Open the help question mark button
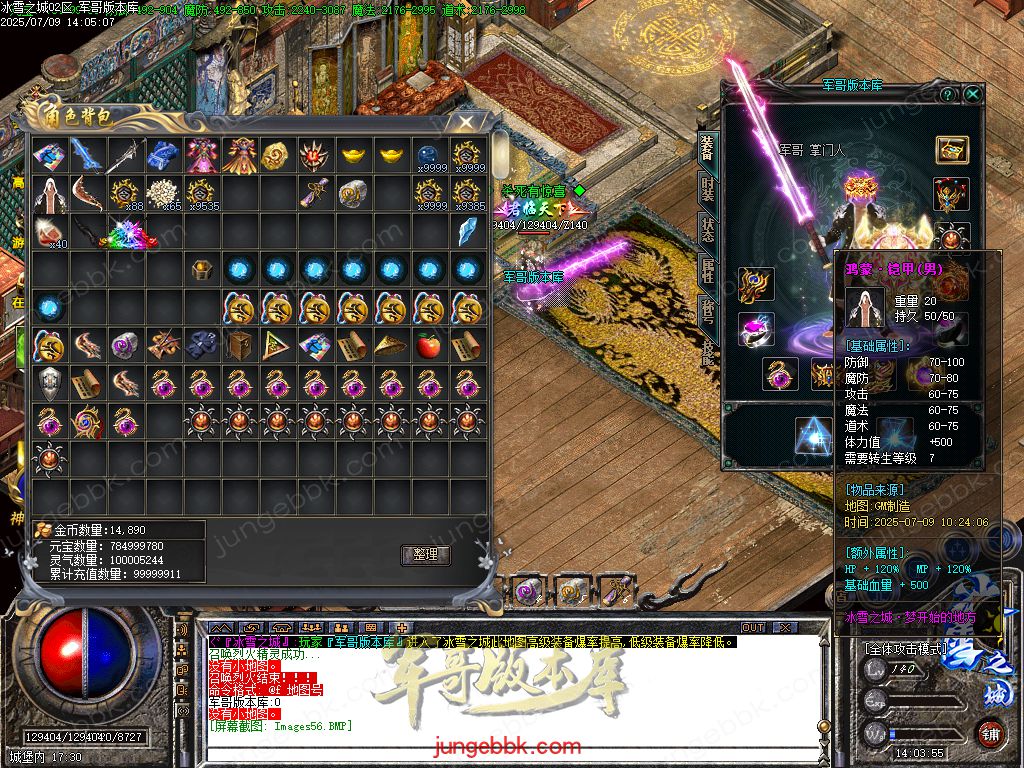Screen dimensions: 1024x768 point(948,94)
